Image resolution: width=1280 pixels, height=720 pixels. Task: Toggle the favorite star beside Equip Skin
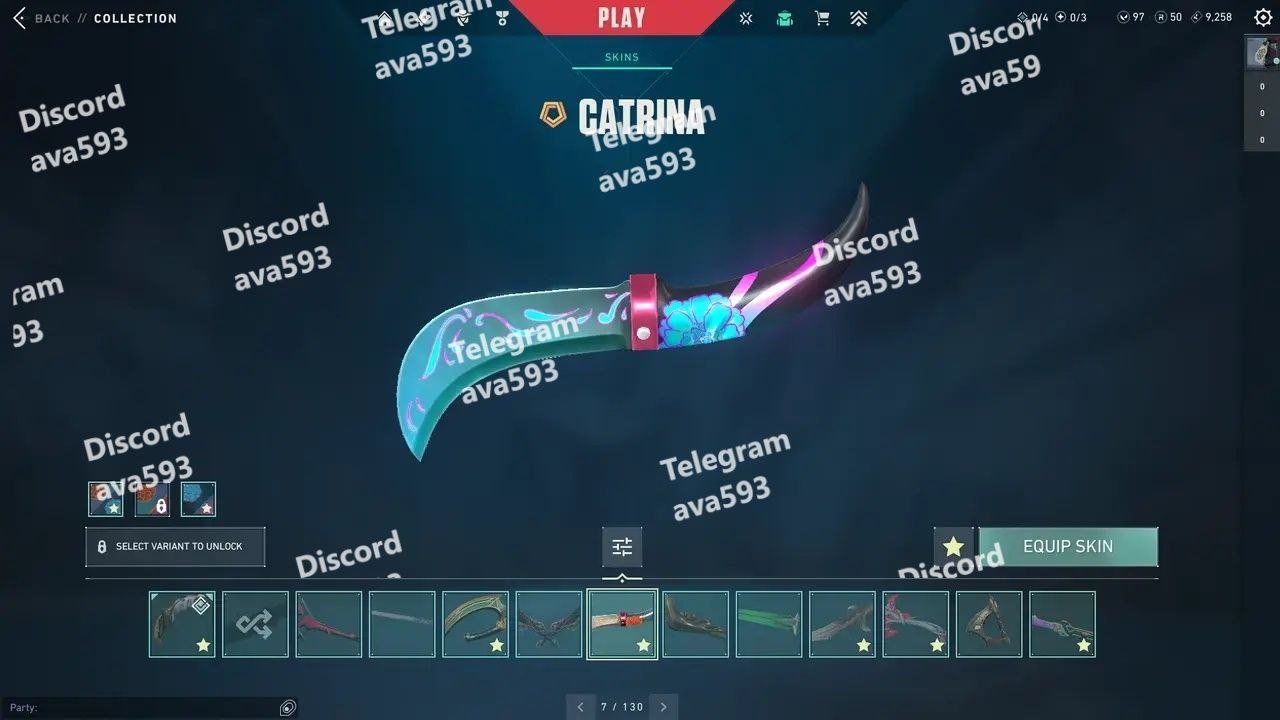click(953, 547)
